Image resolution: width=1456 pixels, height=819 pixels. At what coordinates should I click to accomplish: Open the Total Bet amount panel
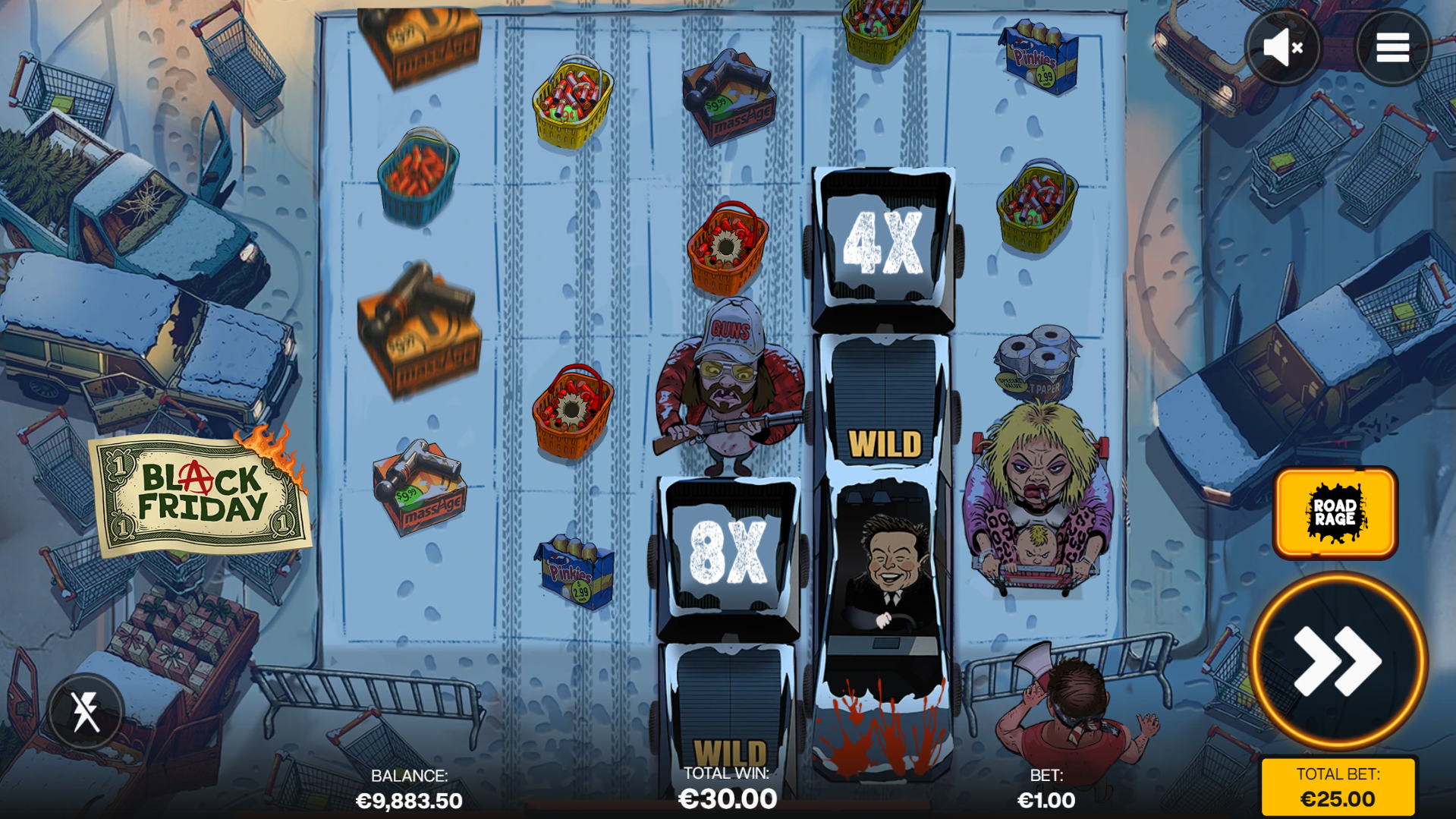[1338, 786]
